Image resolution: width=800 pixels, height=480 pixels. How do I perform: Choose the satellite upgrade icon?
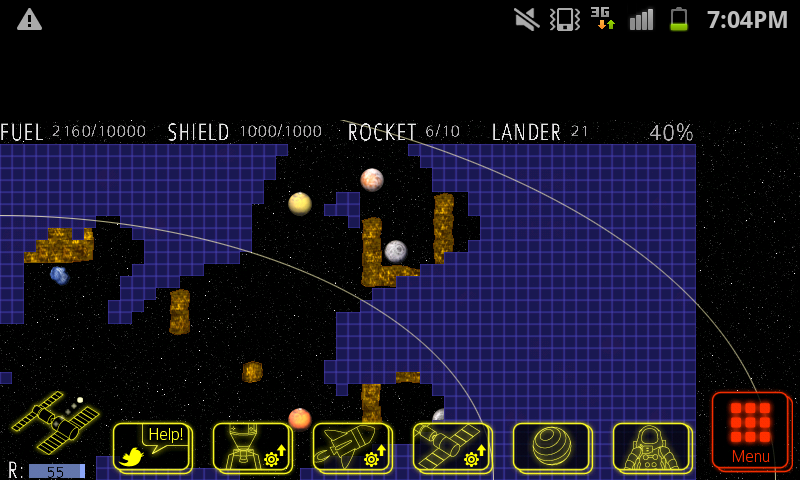click(451, 446)
